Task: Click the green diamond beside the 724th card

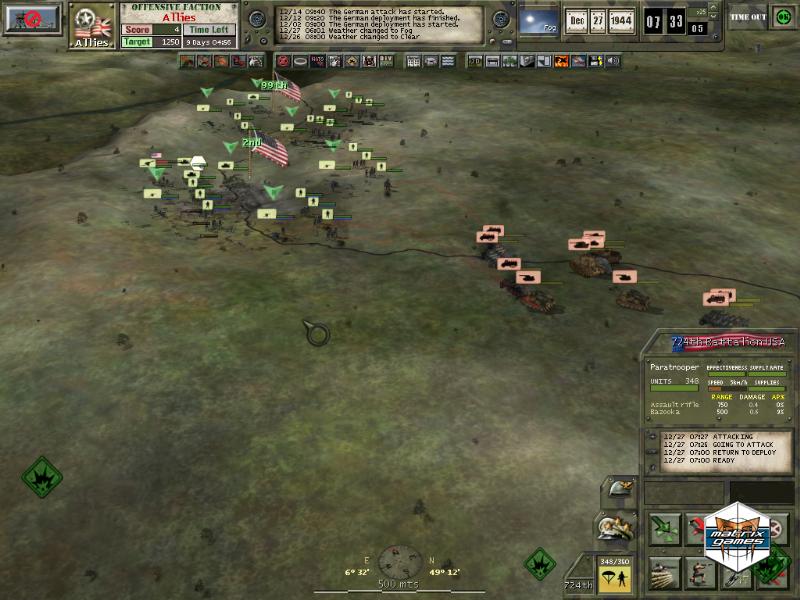Action: coord(540,563)
